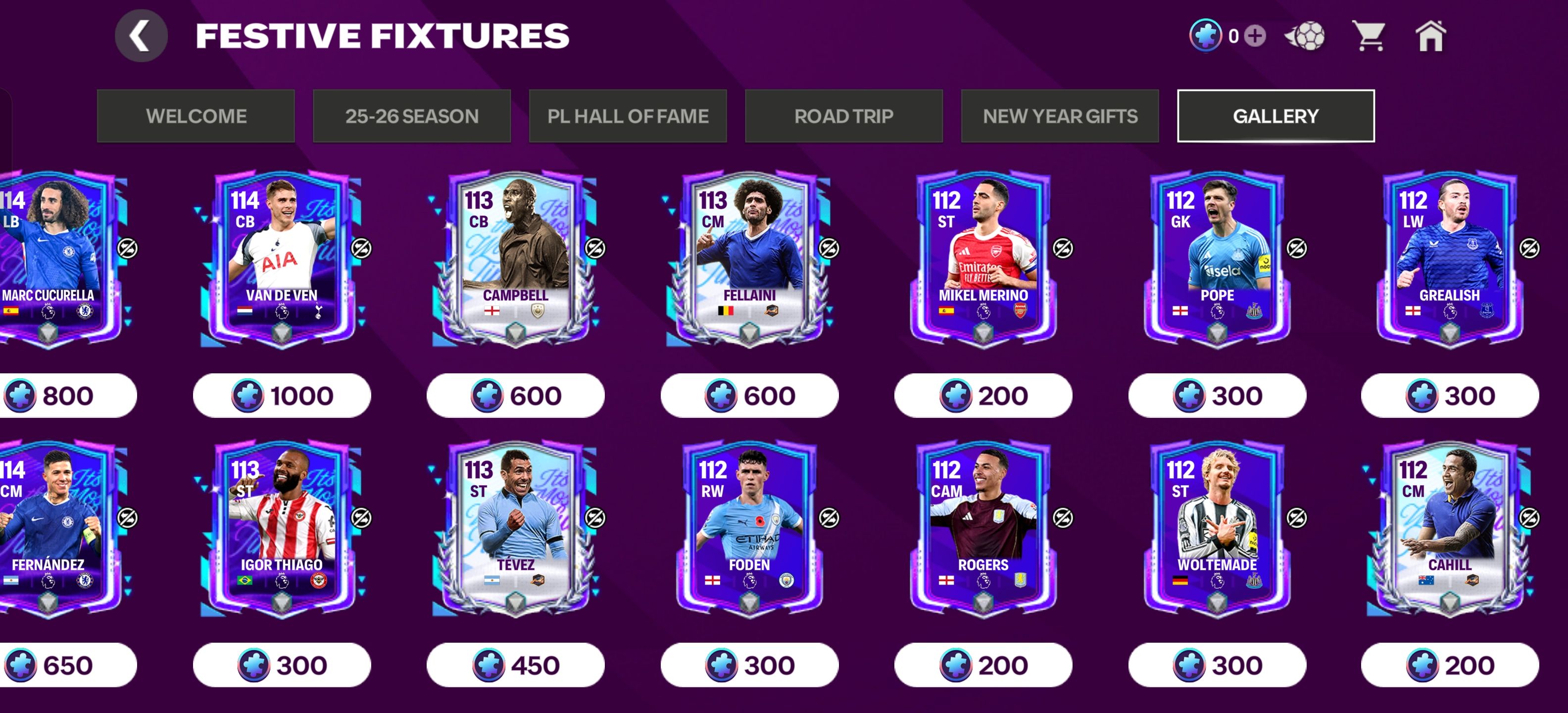Screen dimensions: 1568x713
Task: Open the New Year Gifts tab
Action: click(1060, 116)
